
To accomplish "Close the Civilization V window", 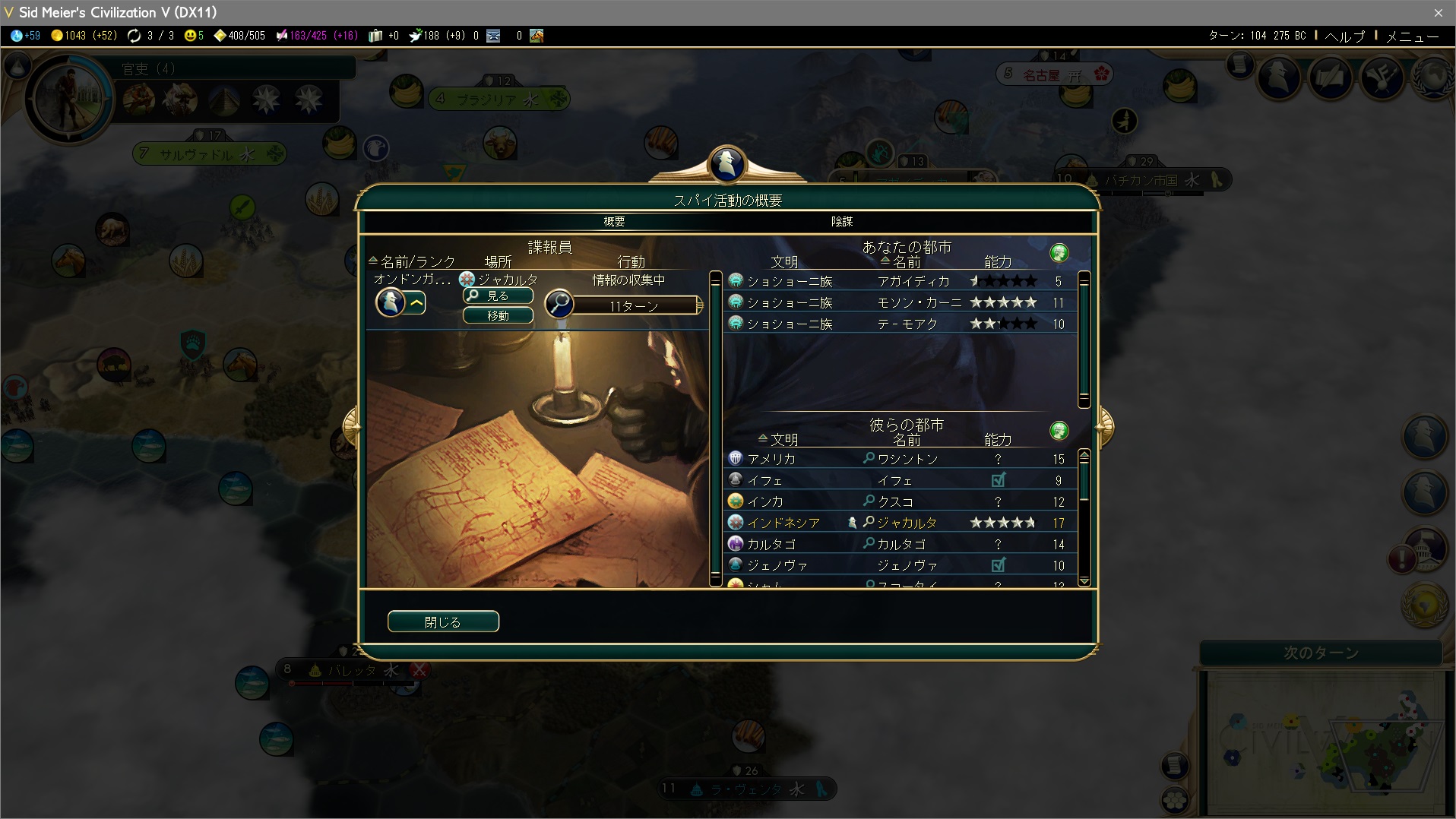I will pos(1438,12).
